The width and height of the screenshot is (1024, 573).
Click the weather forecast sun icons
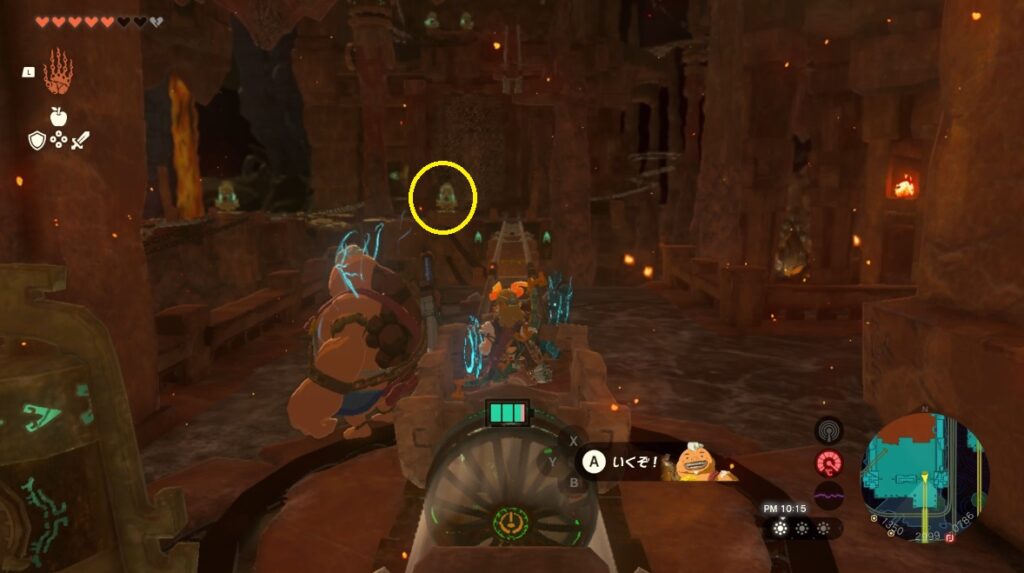(x=803, y=527)
